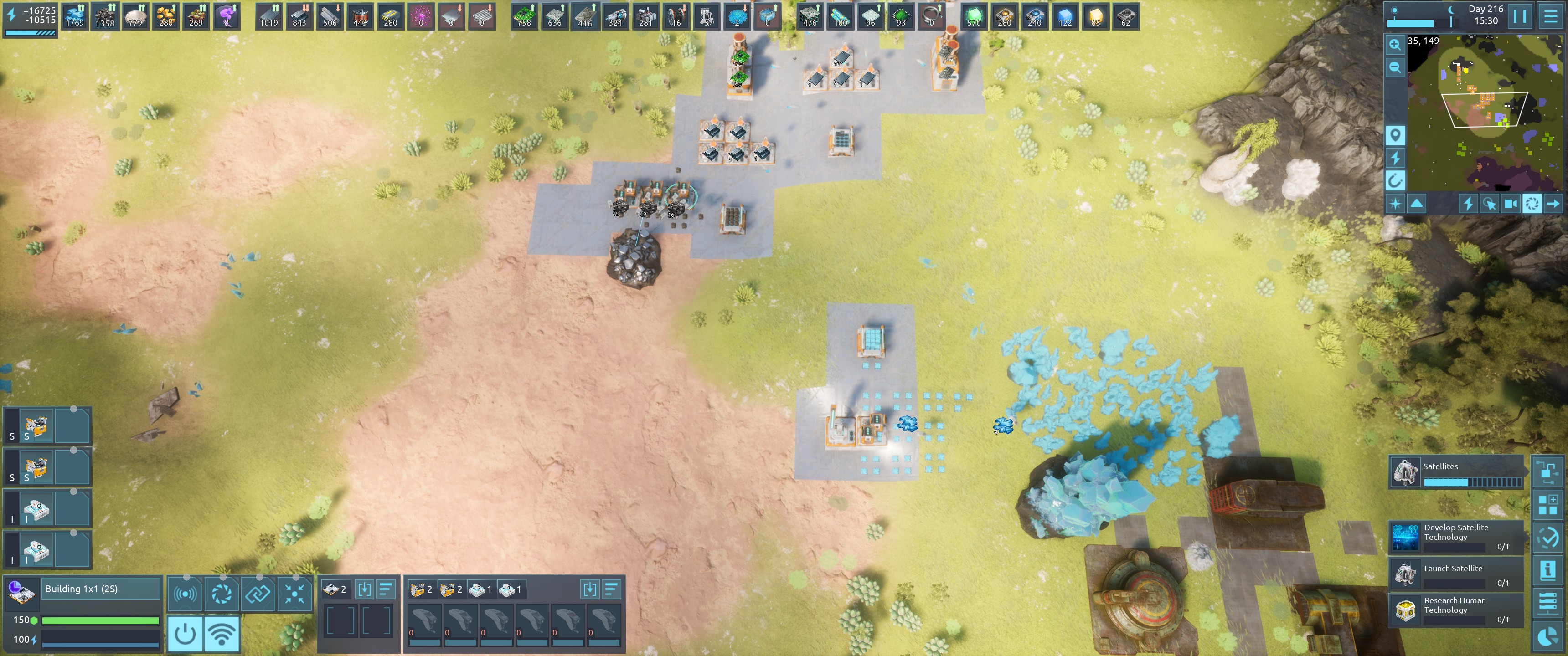
Task: Open the tech tree network panel
Action: click(1547, 473)
